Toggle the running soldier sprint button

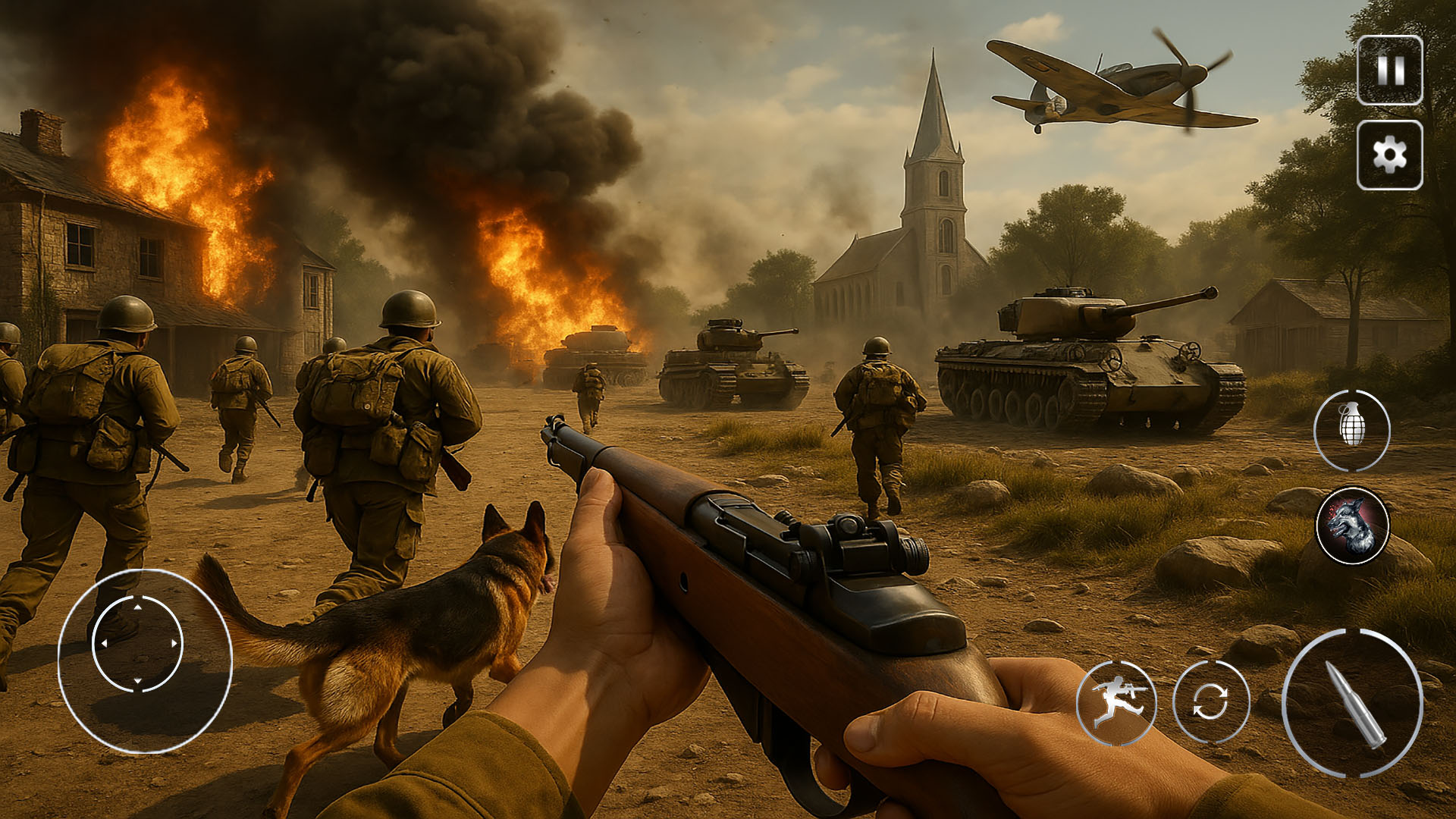point(1116,701)
